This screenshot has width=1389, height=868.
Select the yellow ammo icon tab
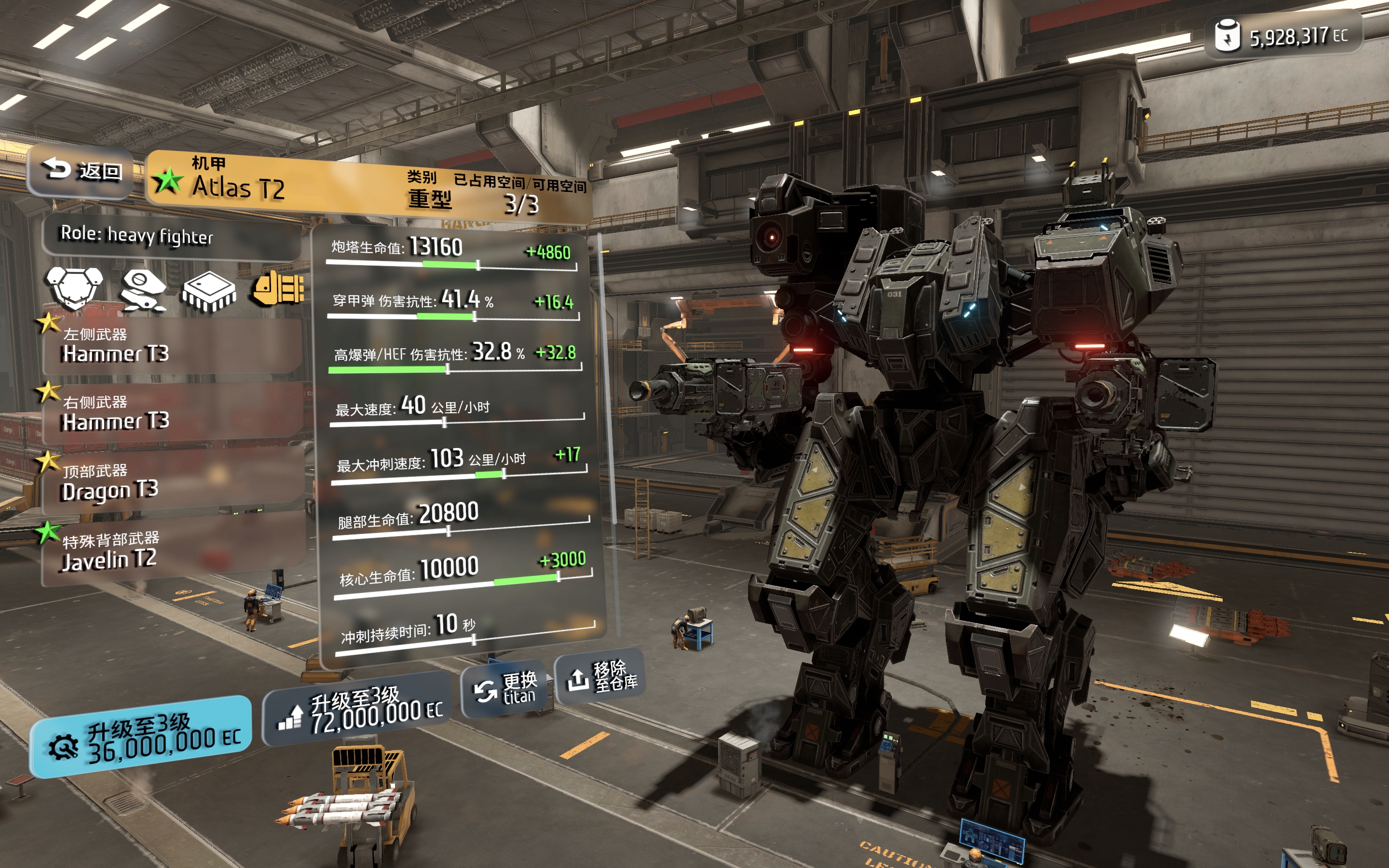pyautogui.click(x=278, y=287)
